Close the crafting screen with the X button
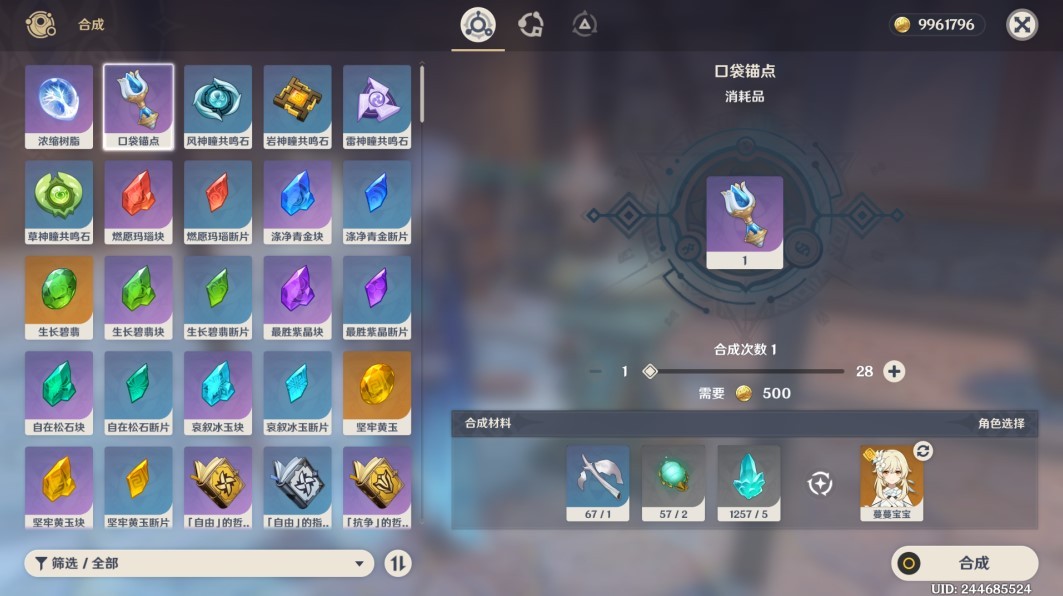The width and height of the screenshot is (1063, 596). click(x=1021, y=25)
